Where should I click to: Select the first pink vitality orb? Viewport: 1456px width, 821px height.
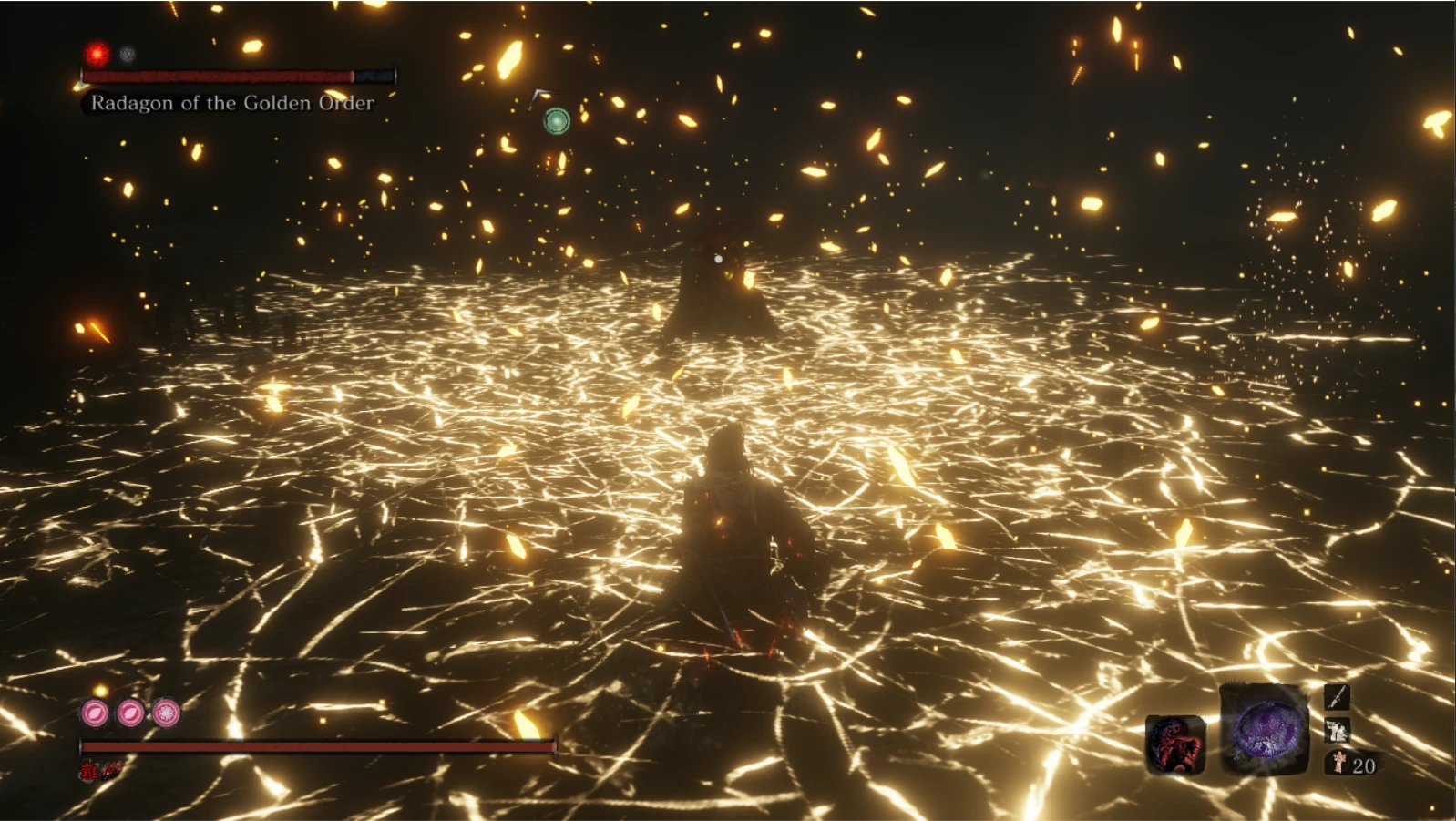[x=96, y=713]
